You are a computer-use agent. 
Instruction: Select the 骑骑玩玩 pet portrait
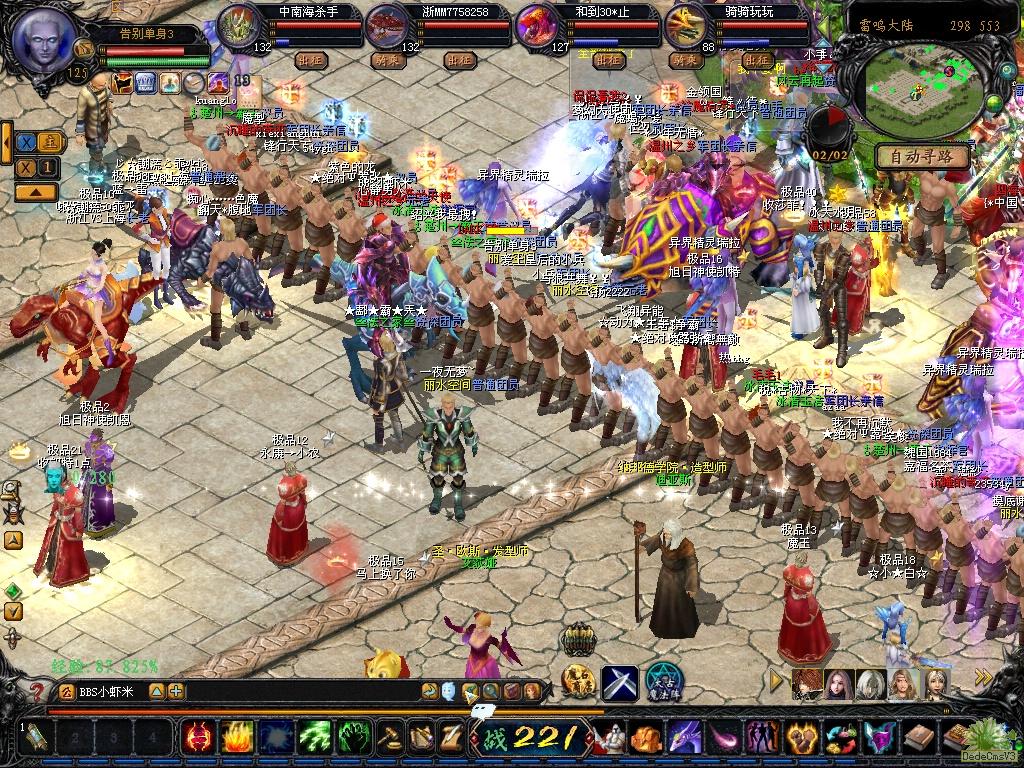(x=687, y=27)
